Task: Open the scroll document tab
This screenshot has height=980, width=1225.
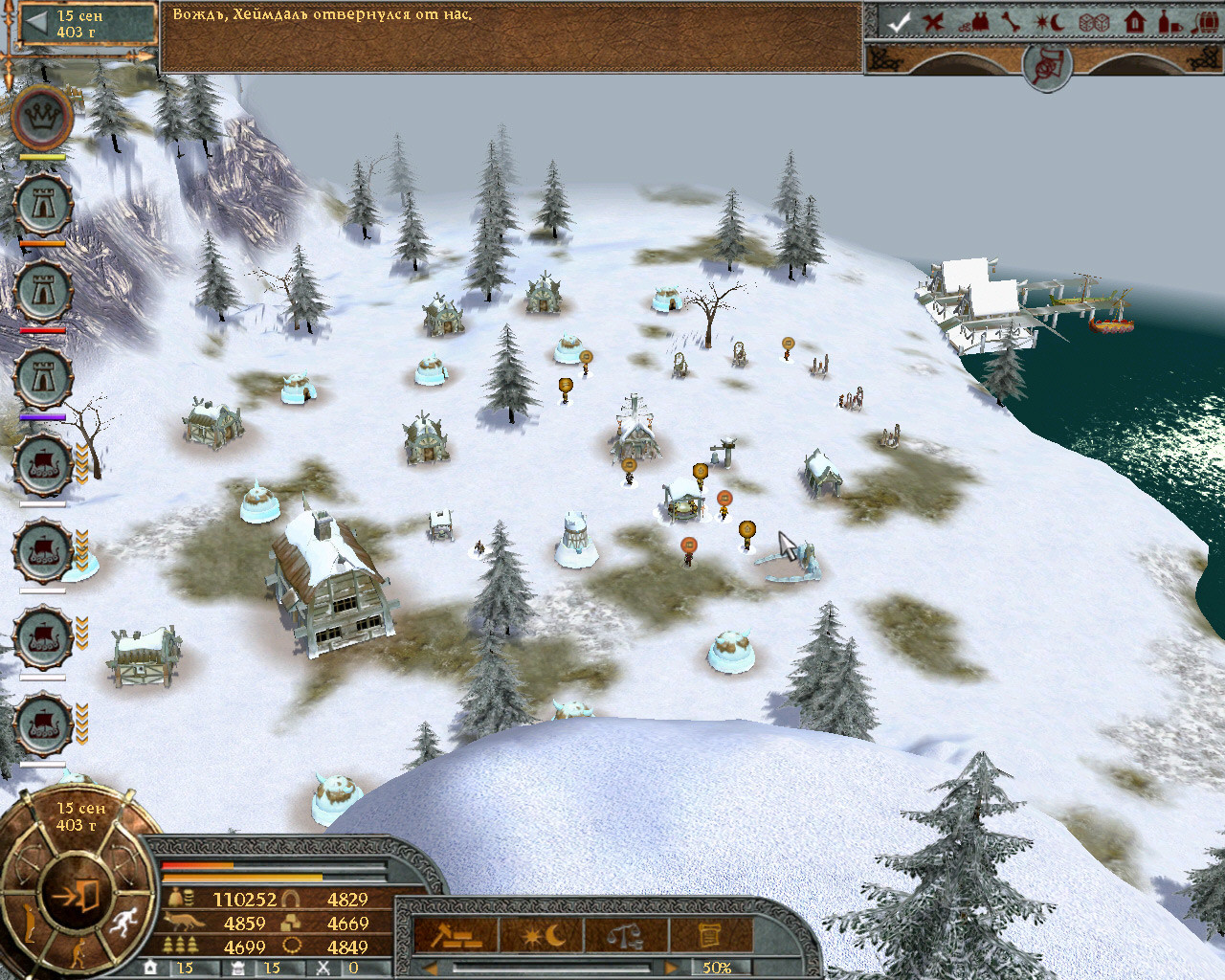Action: tap(708, 934)
